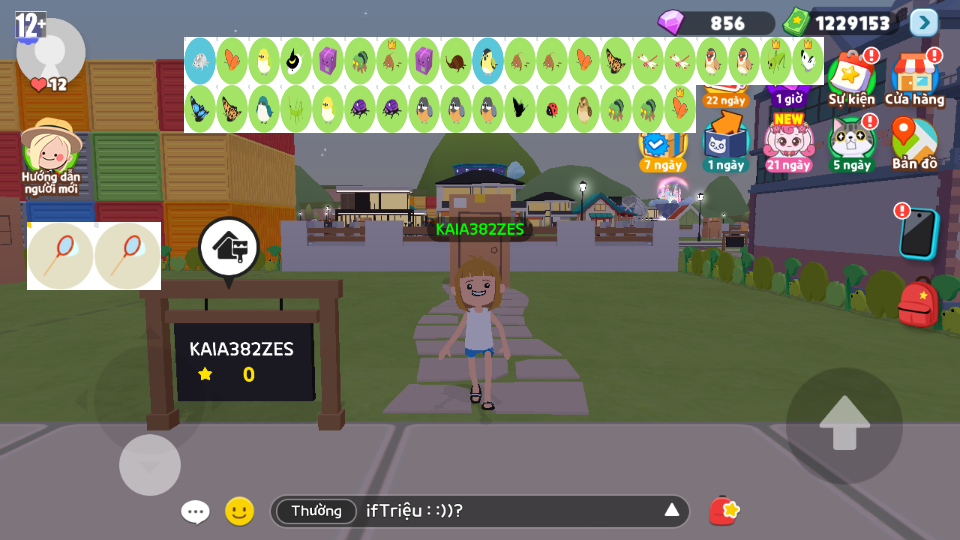Screen dimensions: 960x540
Task: Expand the top-right arrow menu
Action: click(924, 22)
